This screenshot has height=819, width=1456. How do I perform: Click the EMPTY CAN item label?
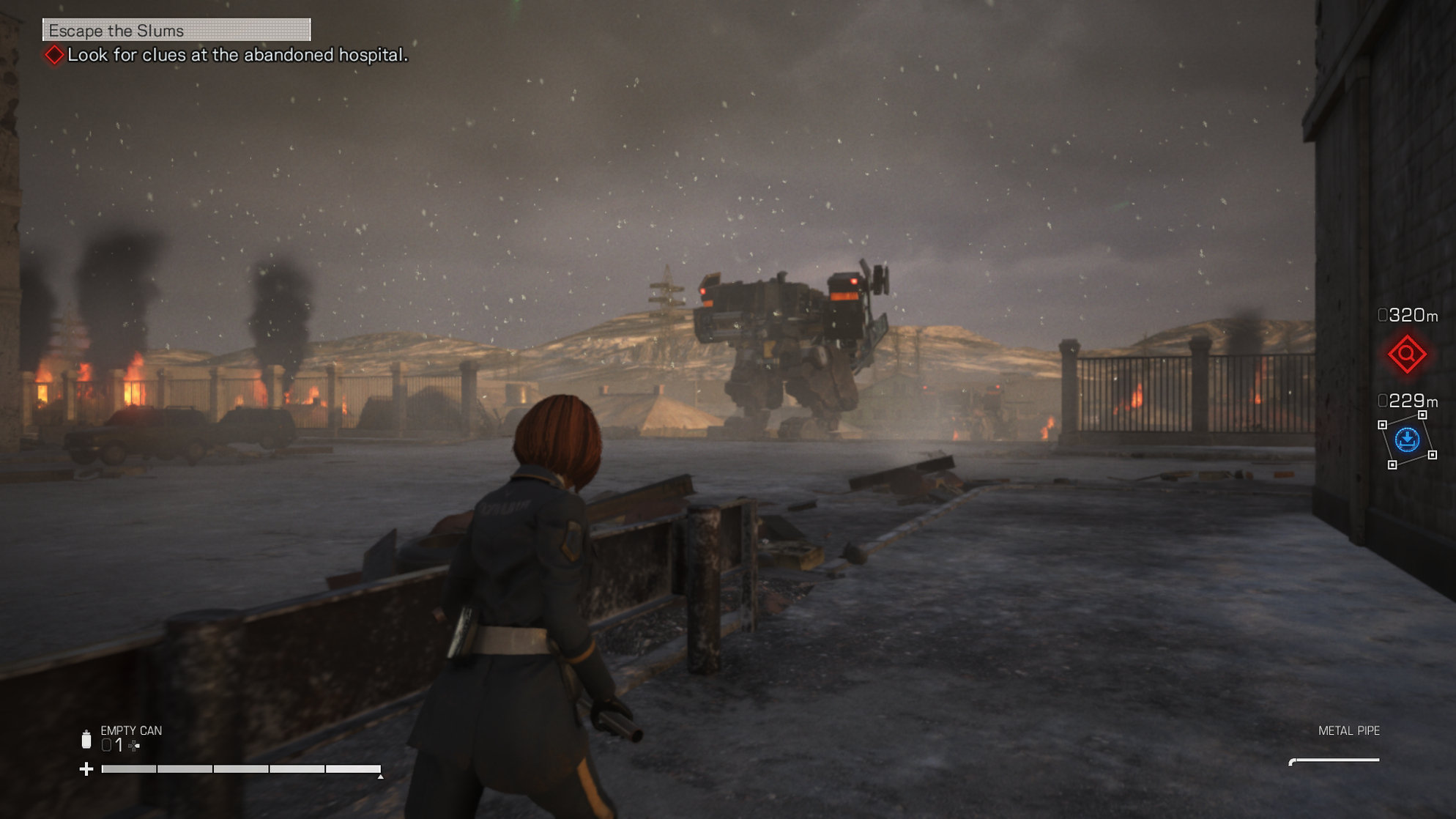[x=130, y=730]
